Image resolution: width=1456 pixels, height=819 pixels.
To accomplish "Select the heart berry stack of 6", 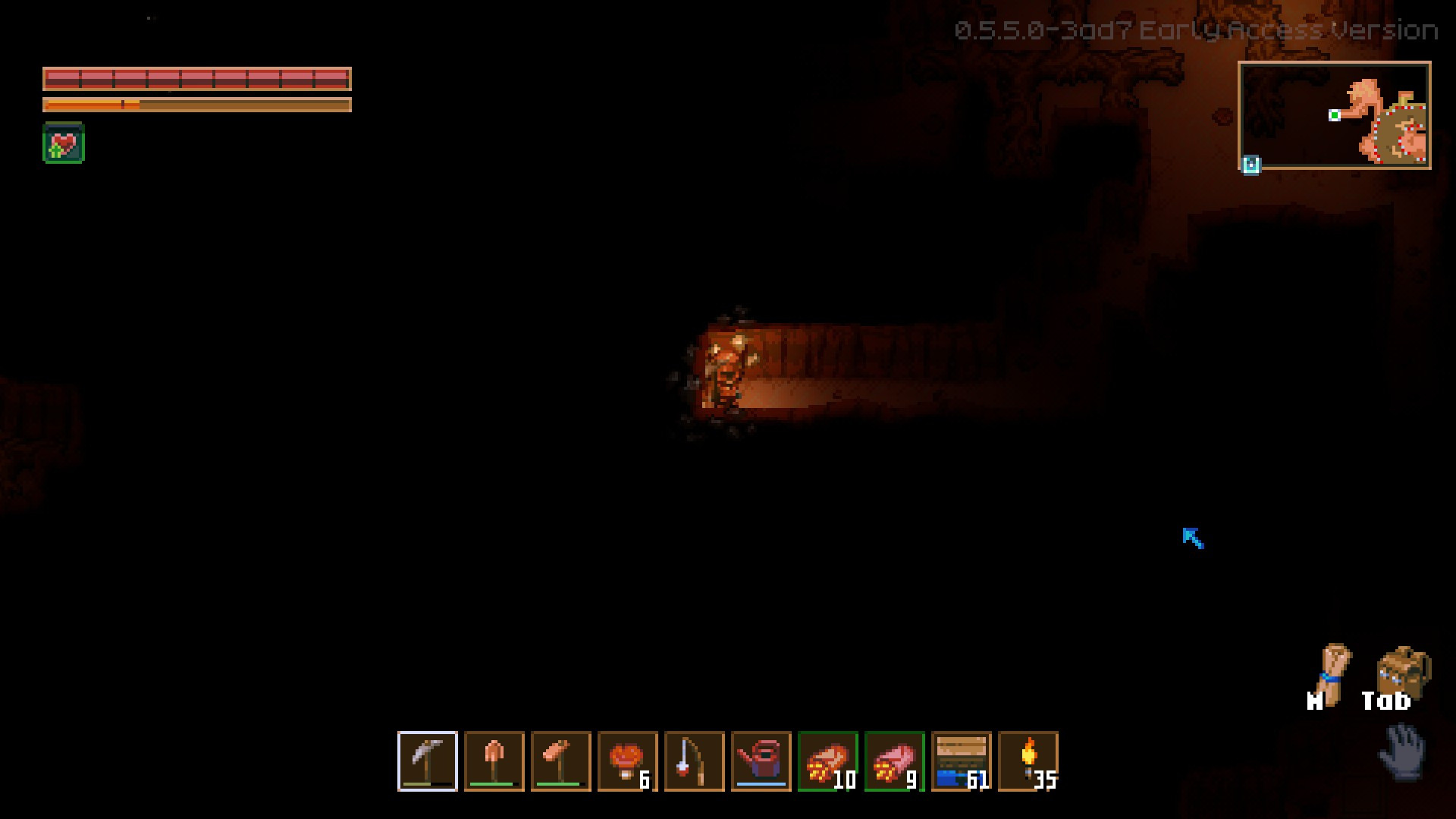I will point(628,761).
